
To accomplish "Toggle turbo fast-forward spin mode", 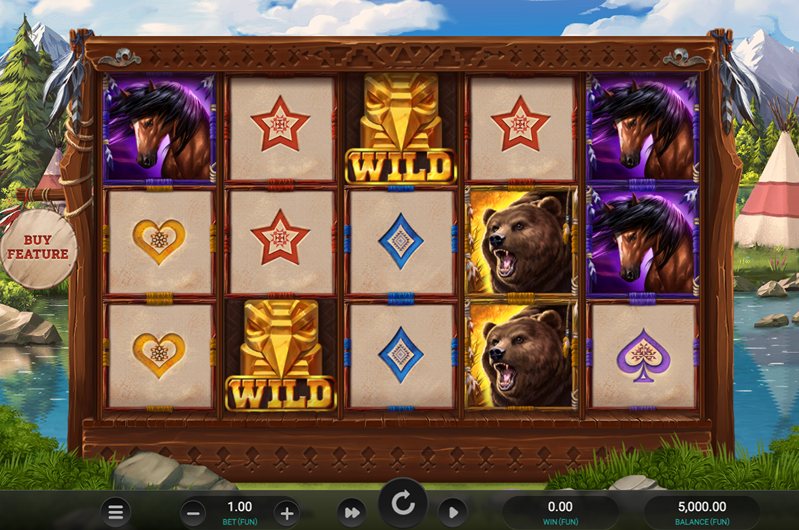I will tap(350, 512).
